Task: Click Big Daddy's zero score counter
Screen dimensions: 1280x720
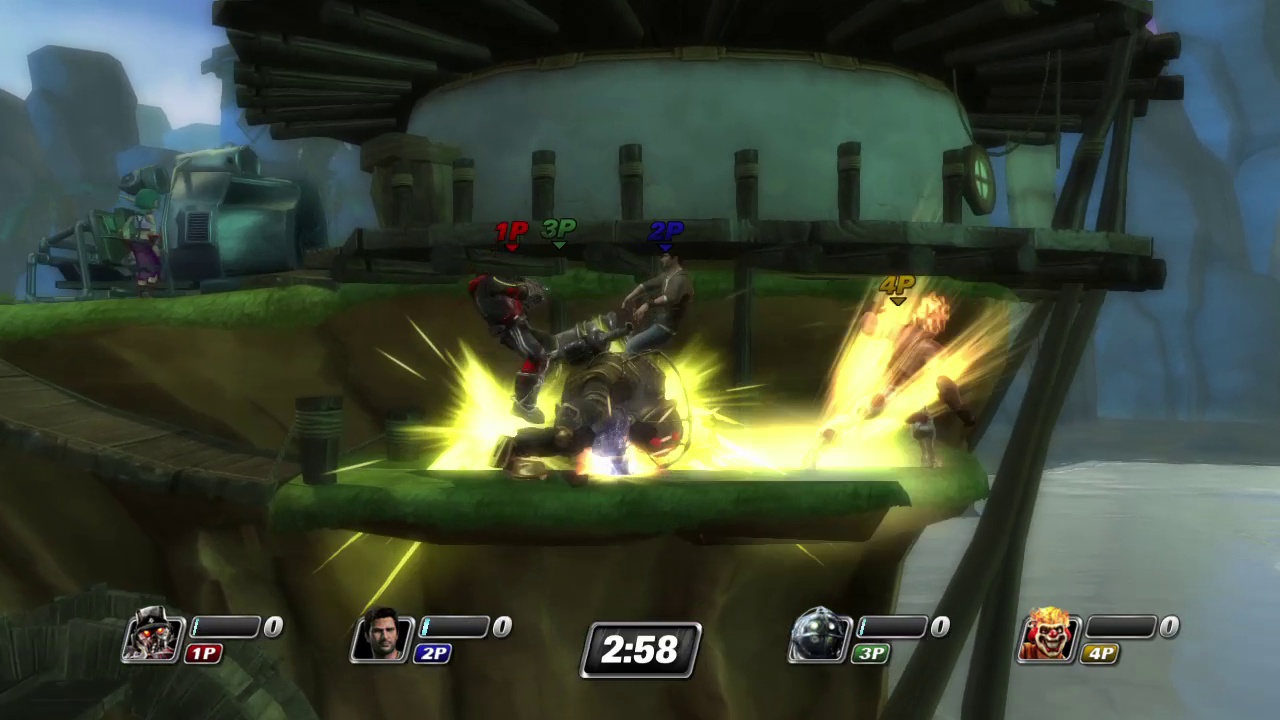Action: tap(940, 626)
